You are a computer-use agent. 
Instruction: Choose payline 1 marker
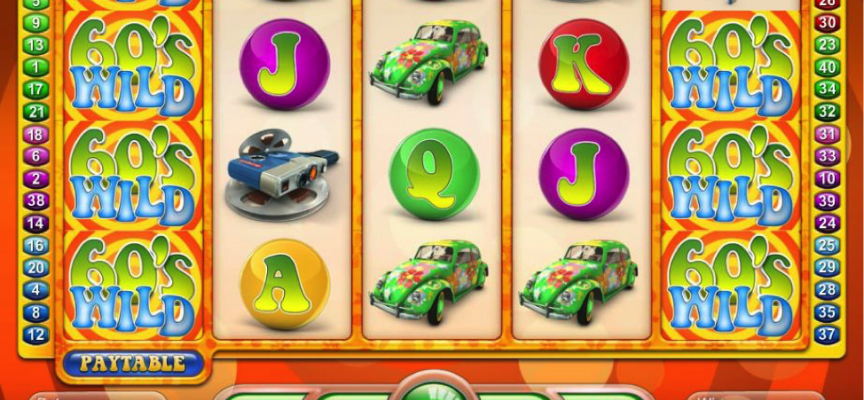(x=35, y=67)
